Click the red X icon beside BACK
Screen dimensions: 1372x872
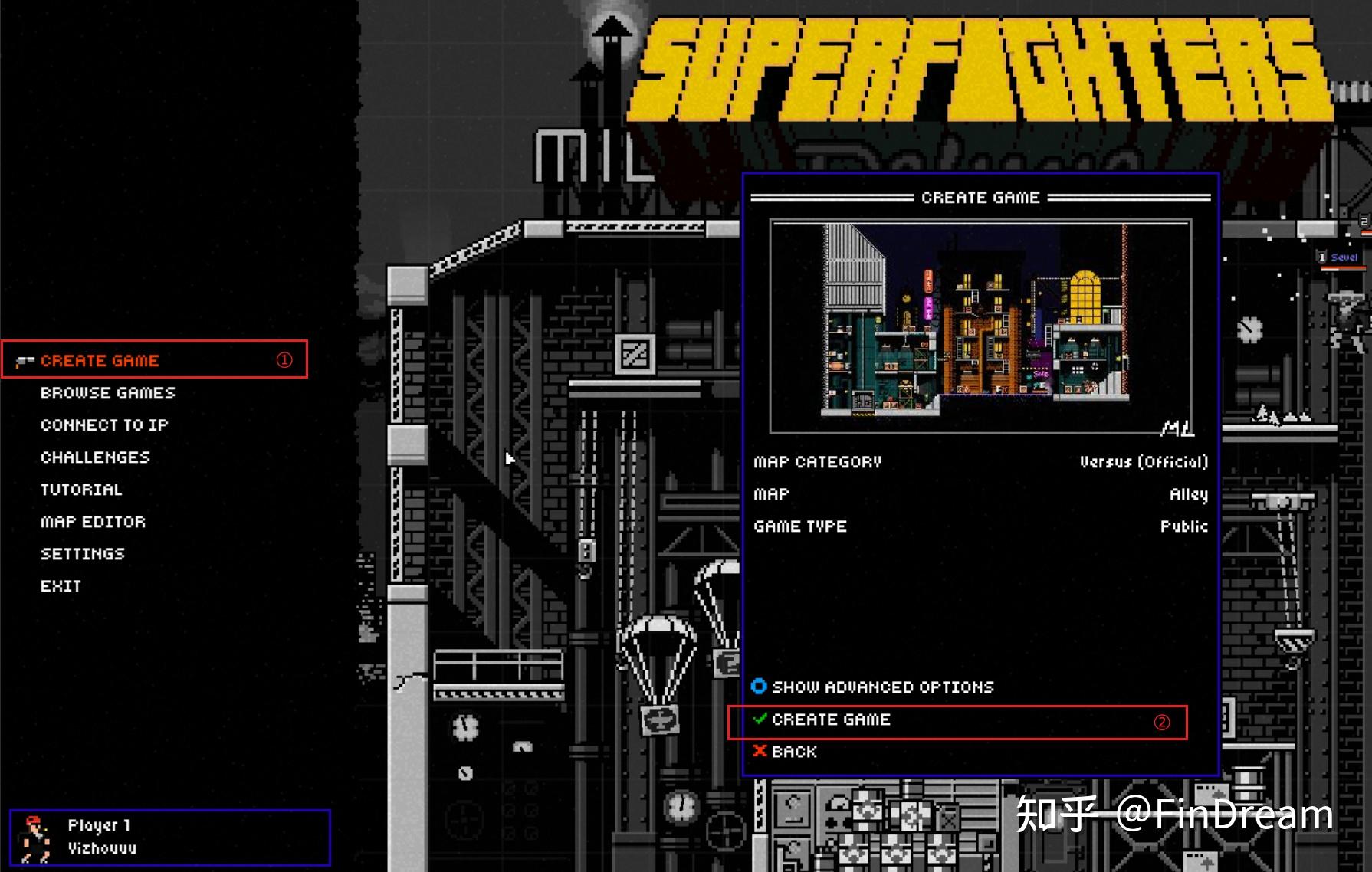click(x=759, y=752)
